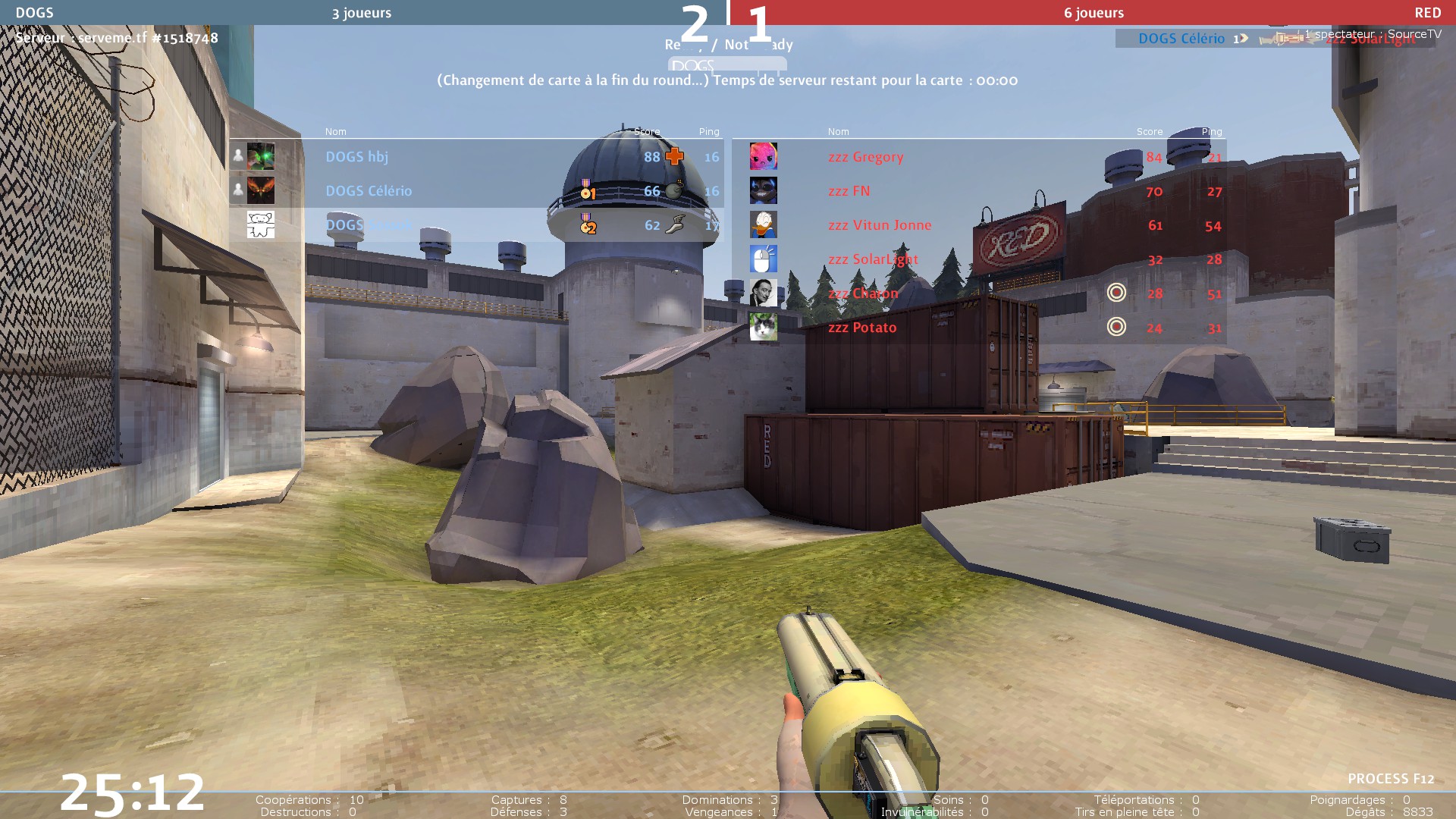The height and width of the screenshot is (819, 1456).
Task: Click on player zzz Charon's row
Action: coord(862,293)
